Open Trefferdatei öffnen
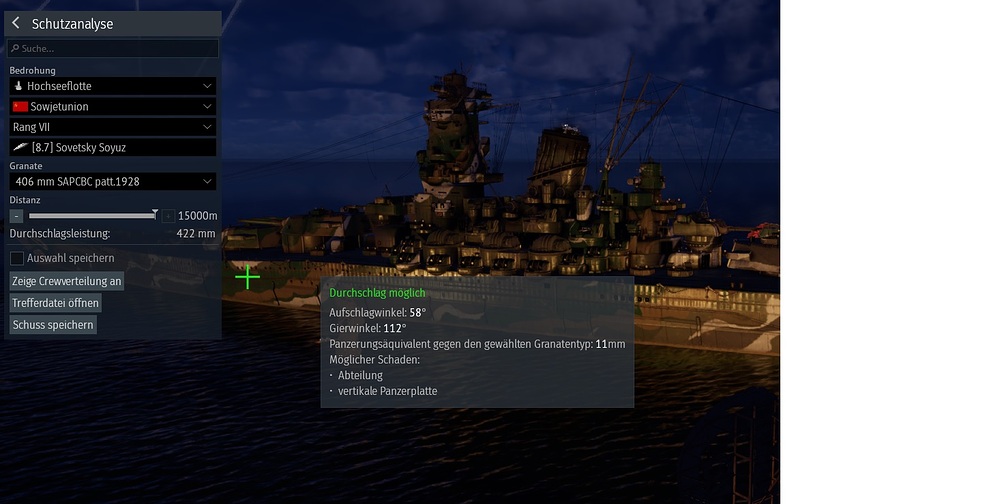Viewport: 1000px width, 504px height. pyautogui.click(x=56, y=303)
